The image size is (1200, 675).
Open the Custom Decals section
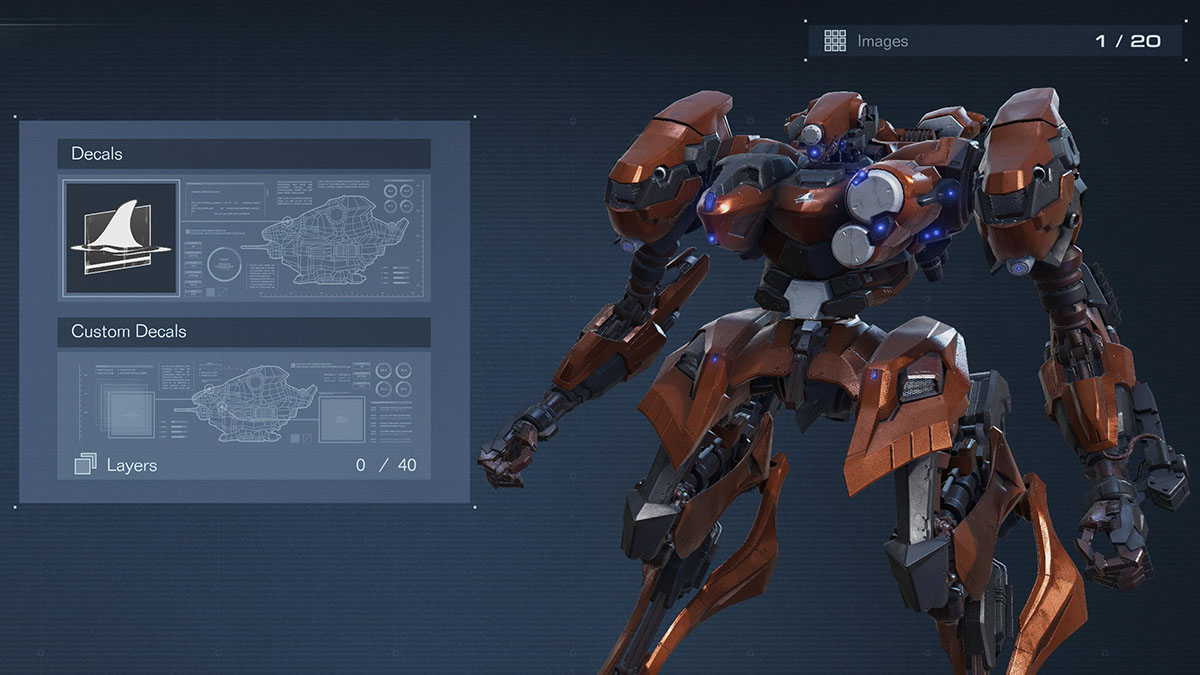click(x=243, y=332)
